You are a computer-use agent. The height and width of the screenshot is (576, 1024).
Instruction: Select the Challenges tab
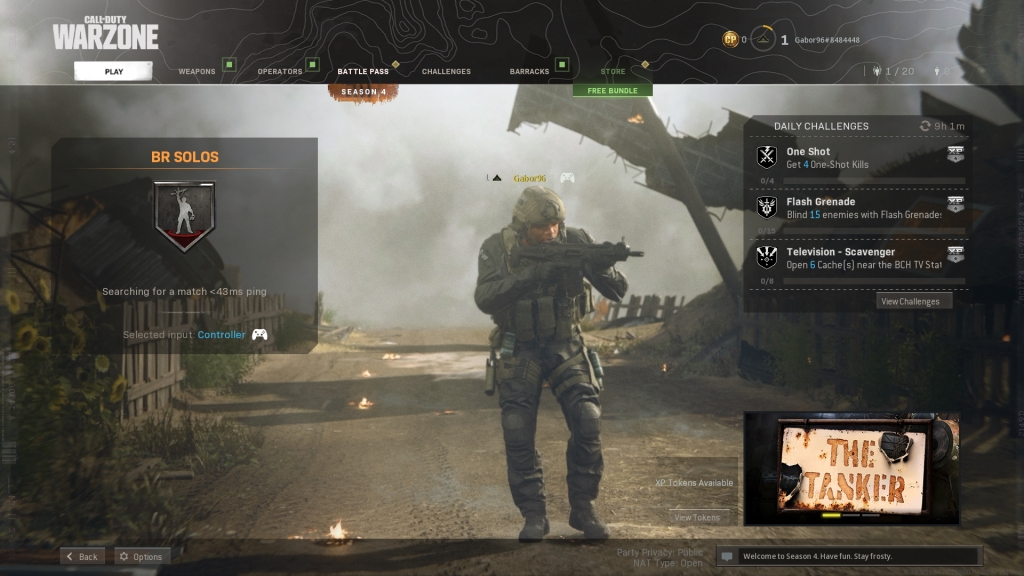[446, 72]
